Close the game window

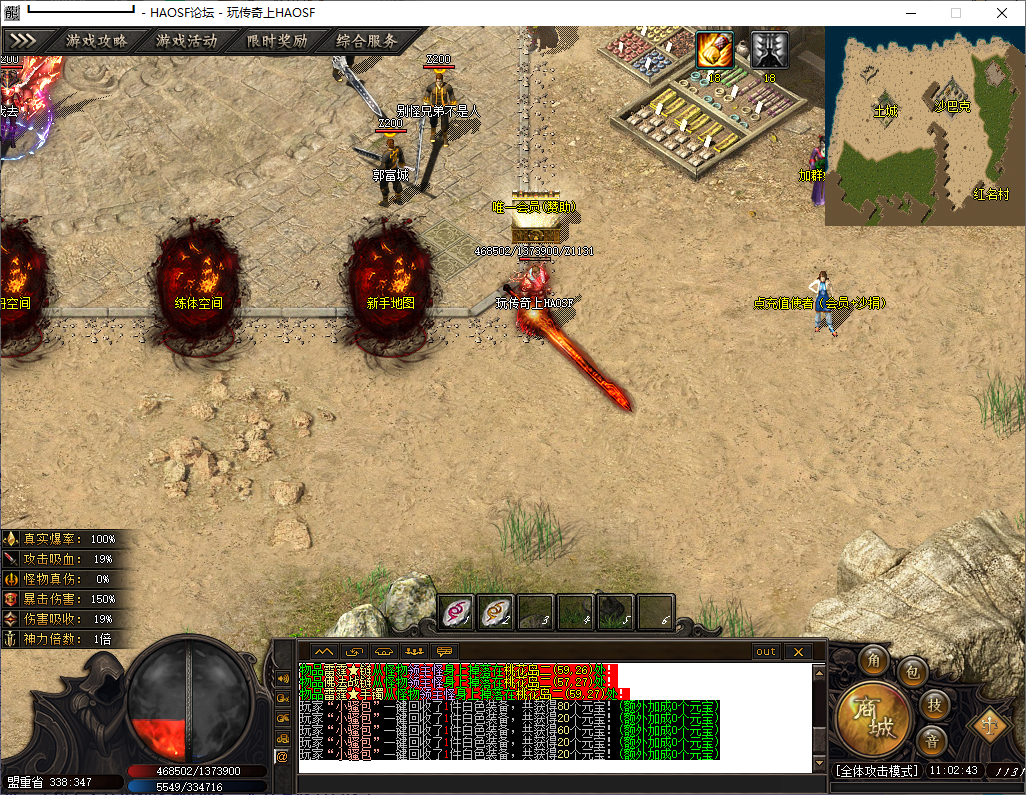pos(1001,12)
